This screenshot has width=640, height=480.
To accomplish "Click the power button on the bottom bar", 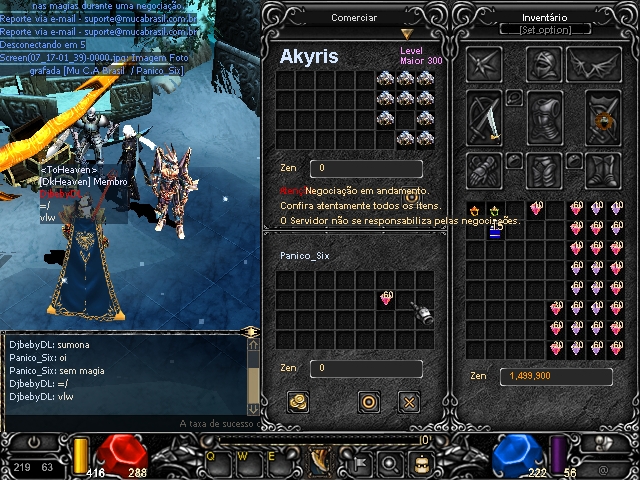I will pos(34,441).
